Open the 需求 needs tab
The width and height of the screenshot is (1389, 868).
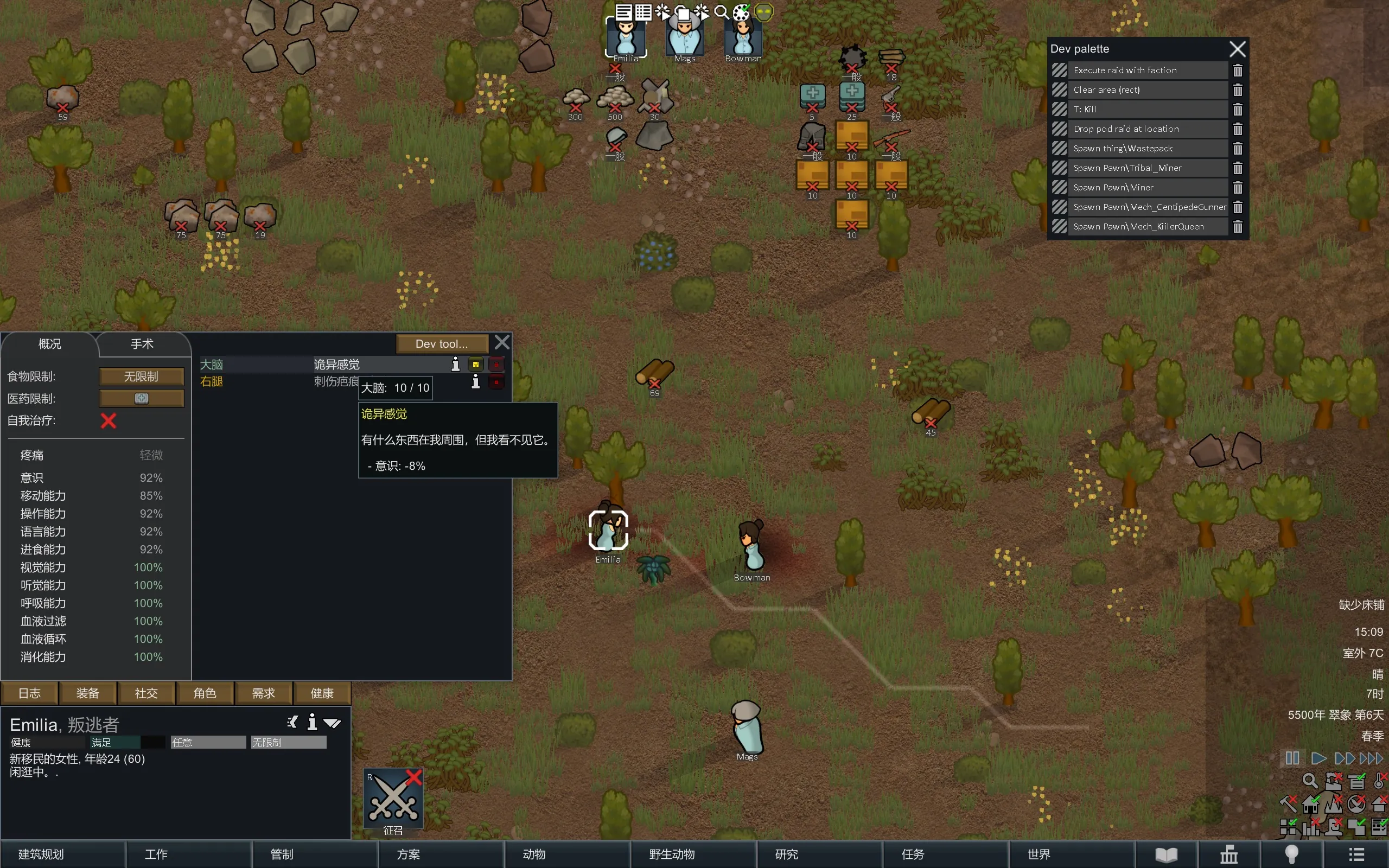pyautogui.click(x=264, y=693)
